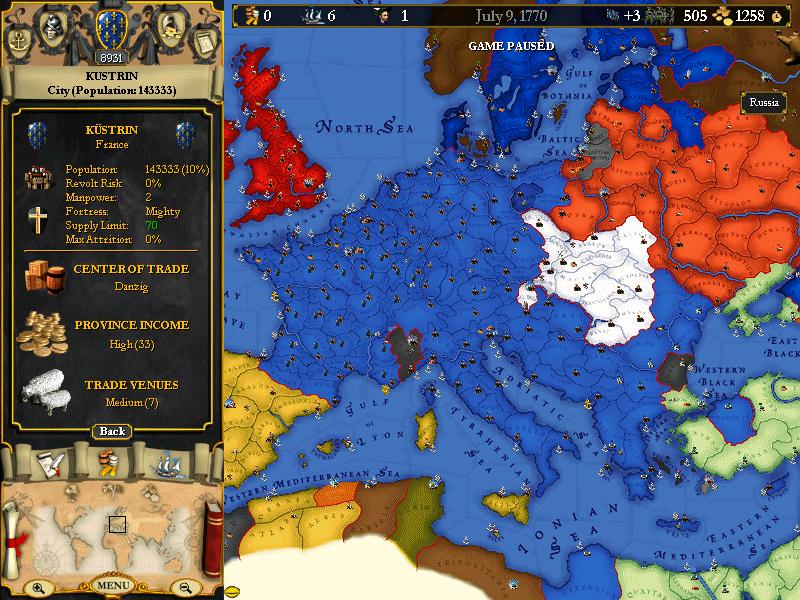Zoom out with the minus magnifier
Viewport: 800px width, 600px height.
[x=184, y=588]
